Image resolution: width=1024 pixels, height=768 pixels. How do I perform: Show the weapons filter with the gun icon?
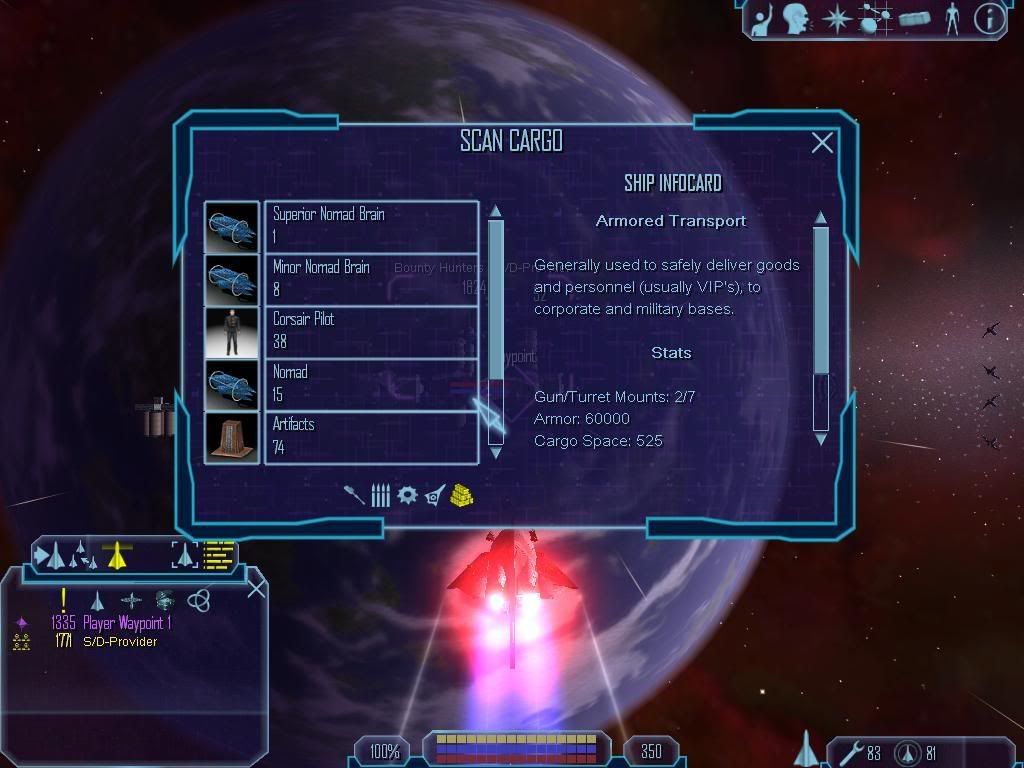click(x=357, y=495)
